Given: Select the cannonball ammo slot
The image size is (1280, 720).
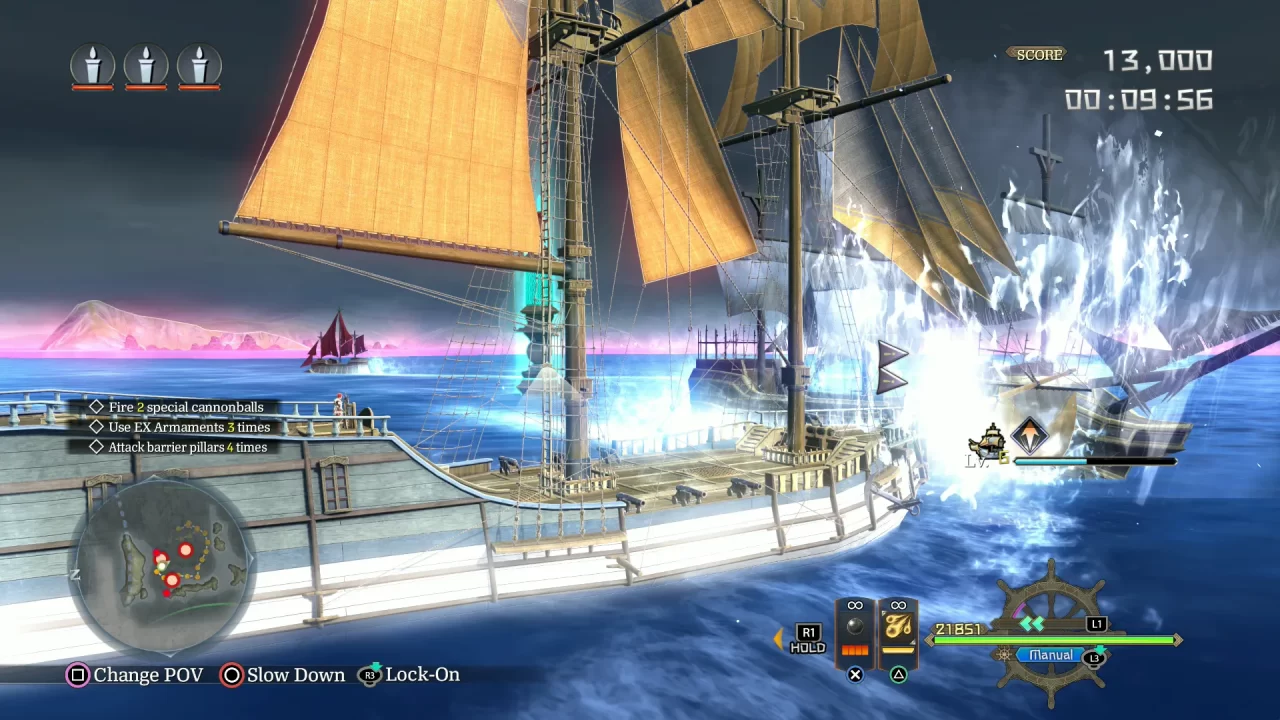Looking at the screenshot, I should [x=855, y=630].
